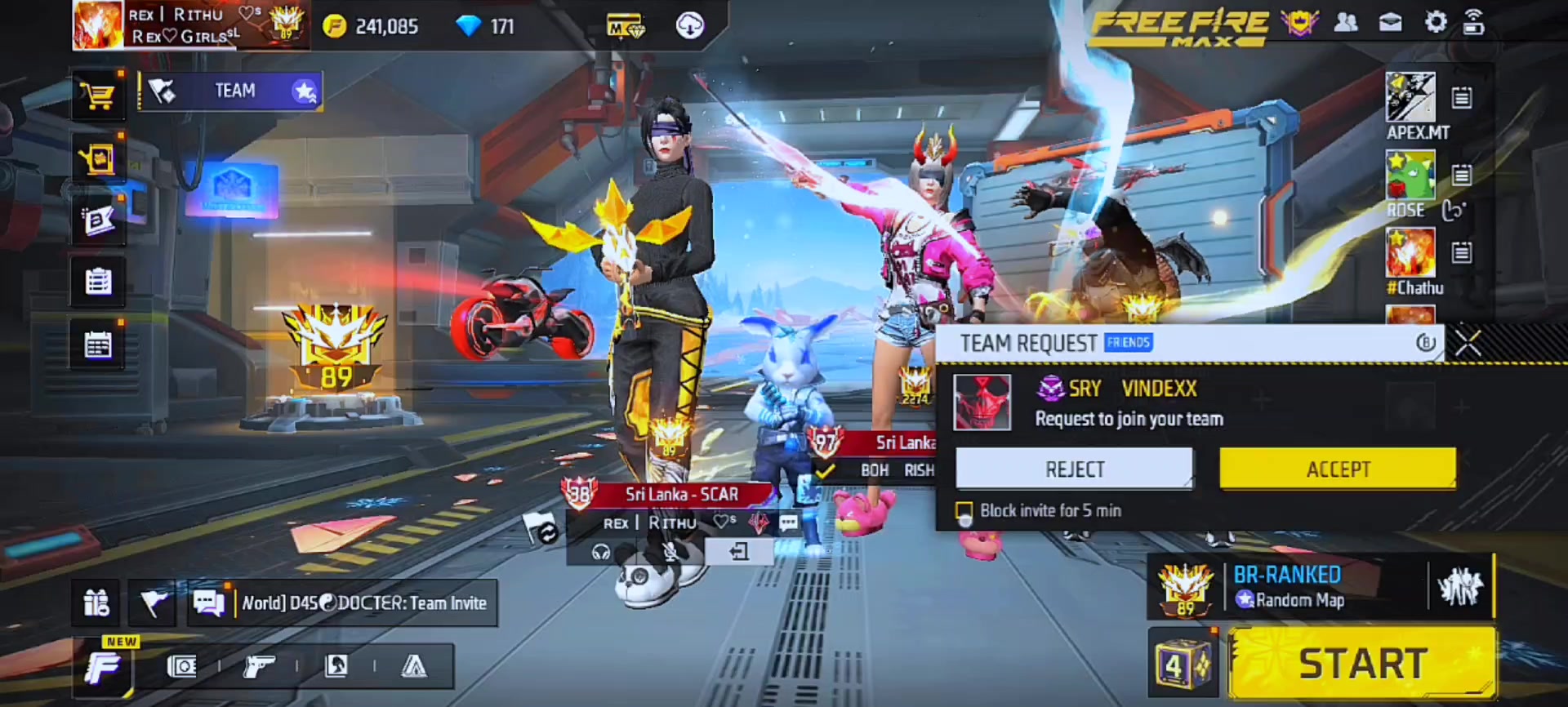
Task: Open the settings gear icon
Action: [1435, 23]
